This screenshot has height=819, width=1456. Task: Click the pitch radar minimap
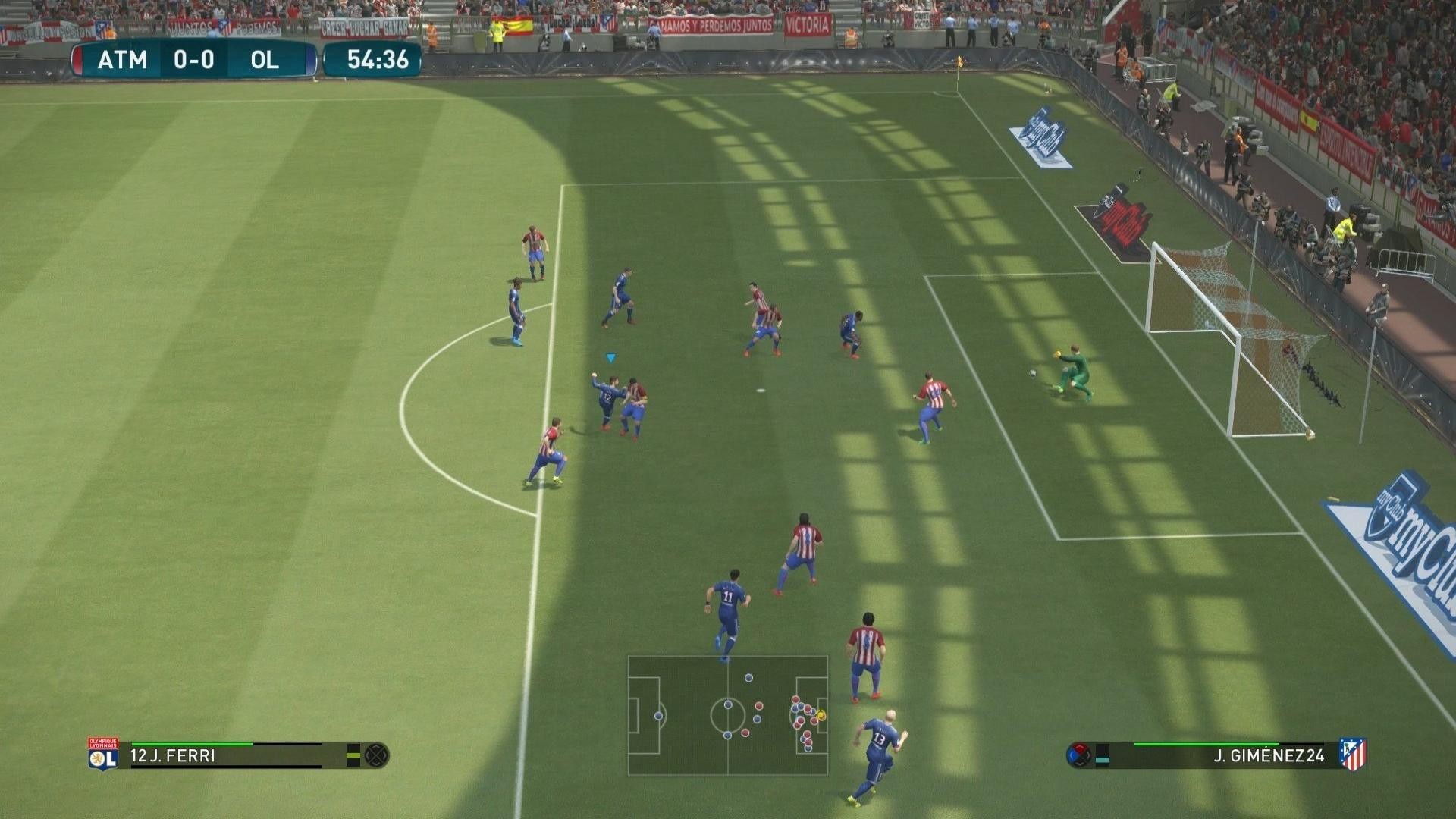click(x=727, y=715)
